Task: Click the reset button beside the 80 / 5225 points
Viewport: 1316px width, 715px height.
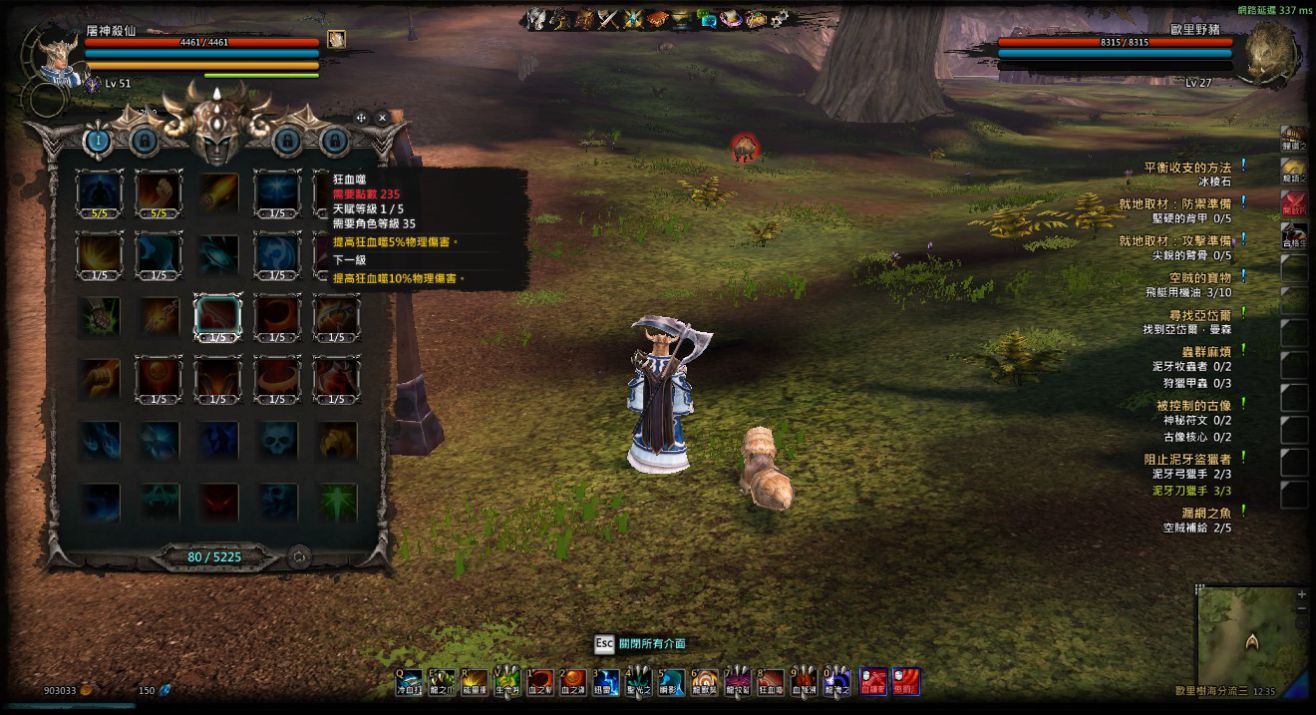Action: point(298,557)
